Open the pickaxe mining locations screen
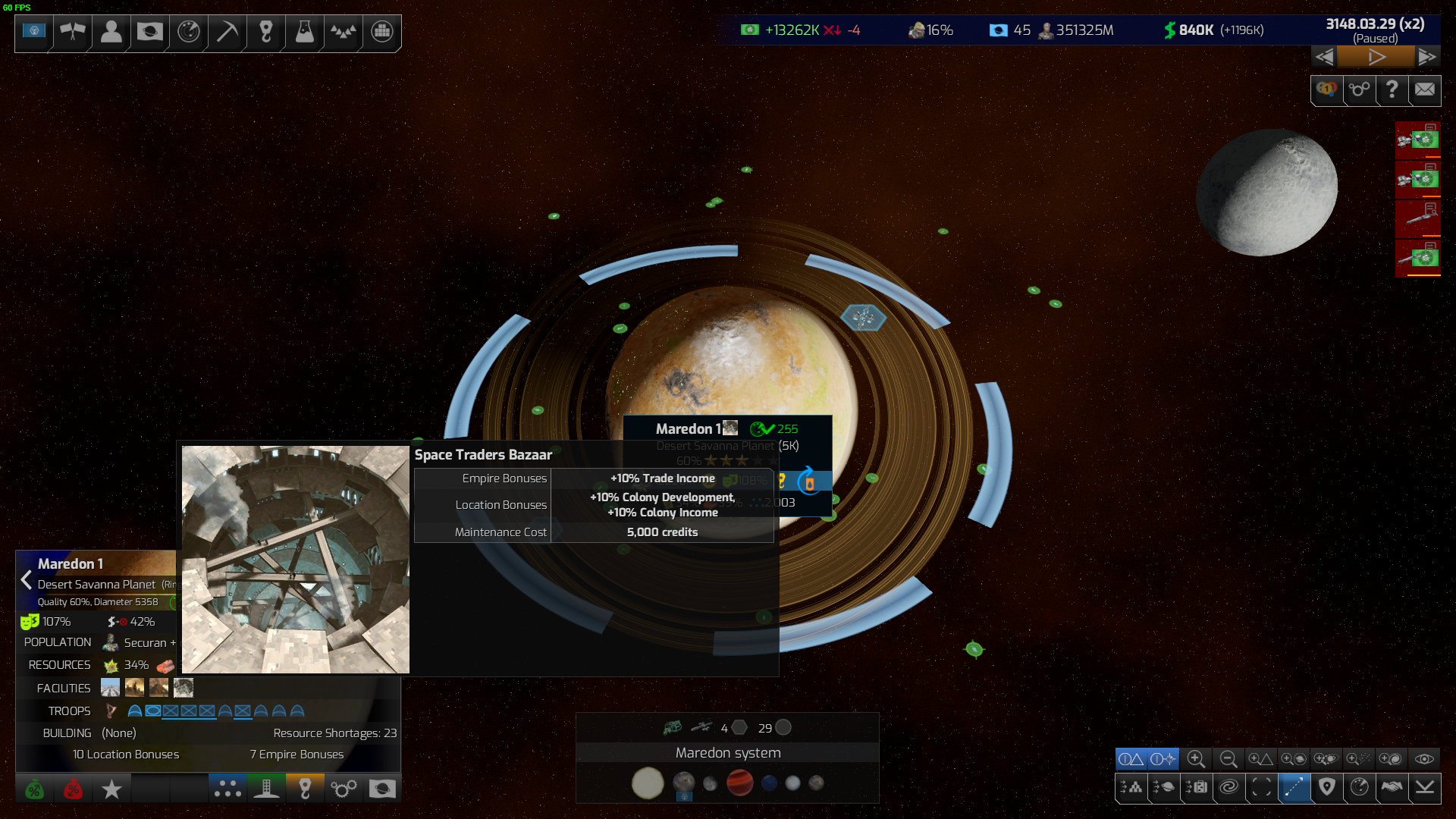Screen dimensions: 1456x819 click(x=227, y=32)
